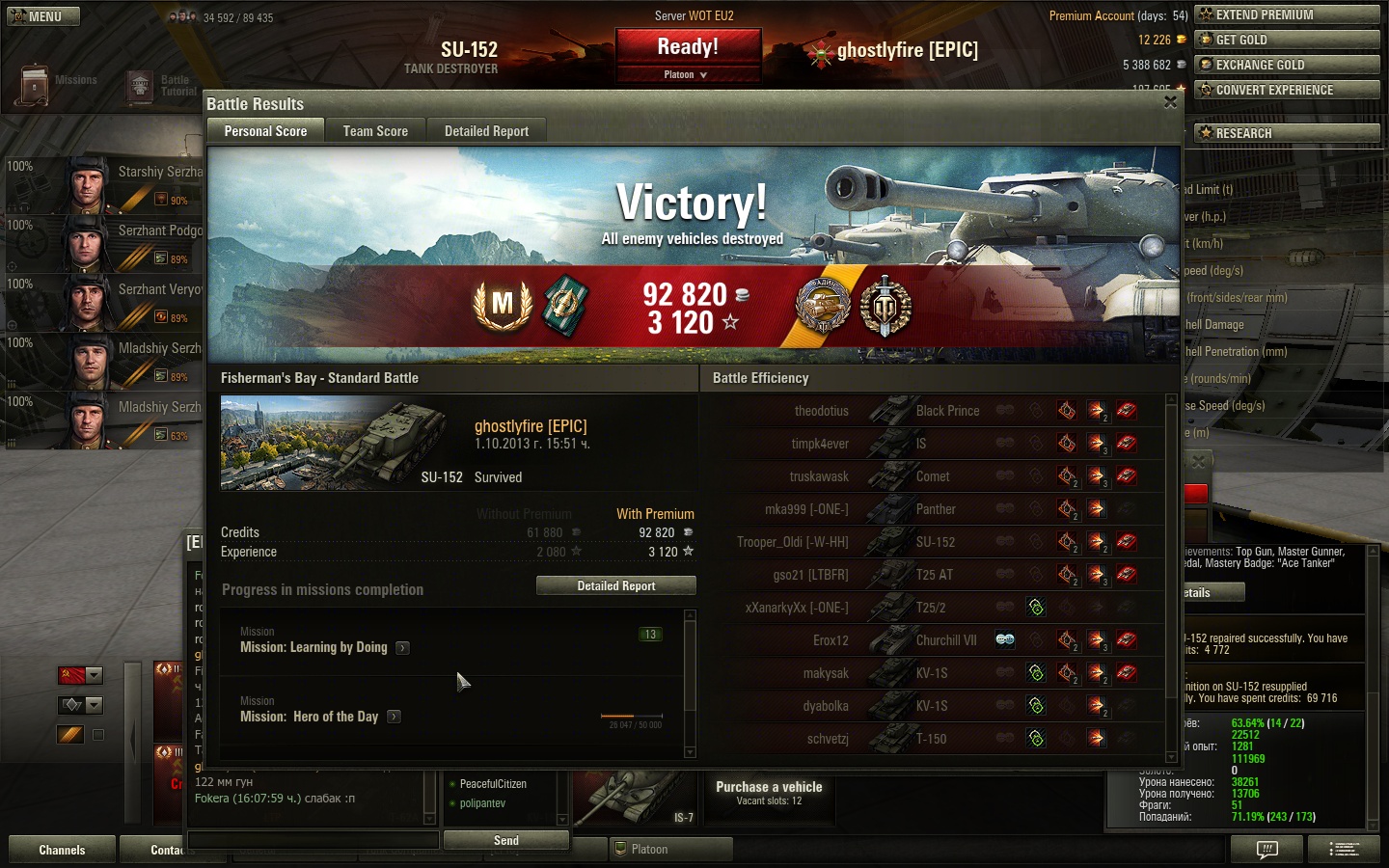Screen dimensions: 1389x868
Task: Close the Battle Results window
Action: click(1170, 102)
